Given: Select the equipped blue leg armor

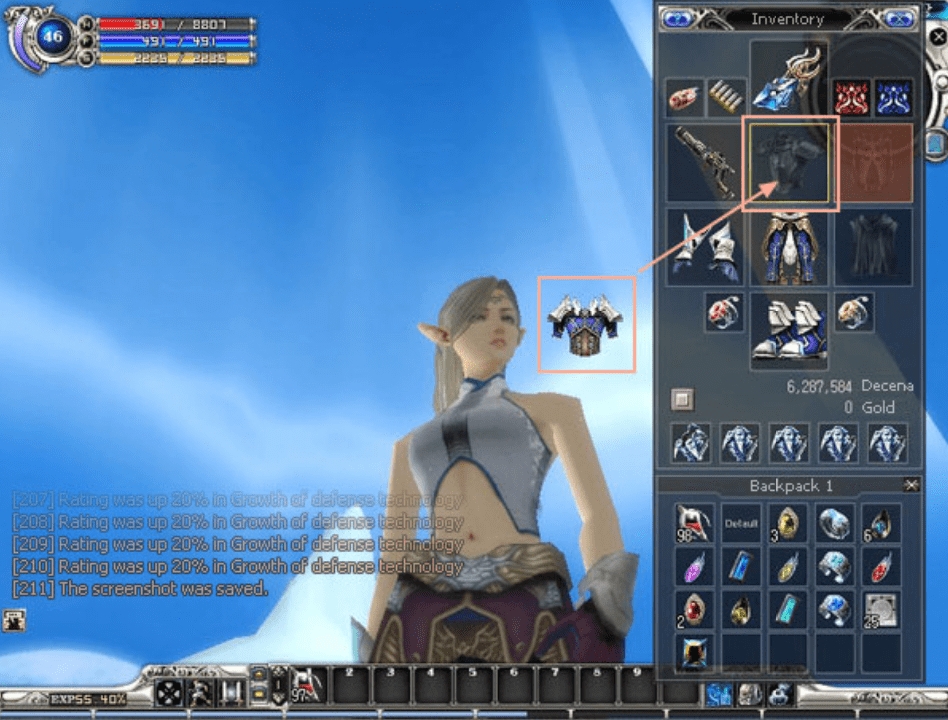Looking at the screenshot, I should (x=789, y=246).
